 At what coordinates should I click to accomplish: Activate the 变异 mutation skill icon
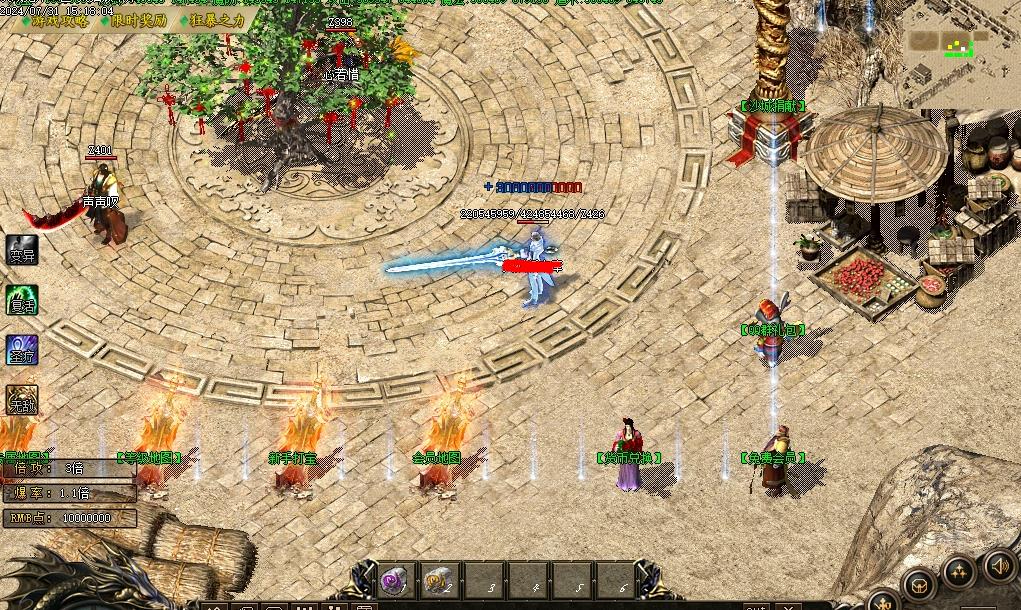click(x=22, y=250)
